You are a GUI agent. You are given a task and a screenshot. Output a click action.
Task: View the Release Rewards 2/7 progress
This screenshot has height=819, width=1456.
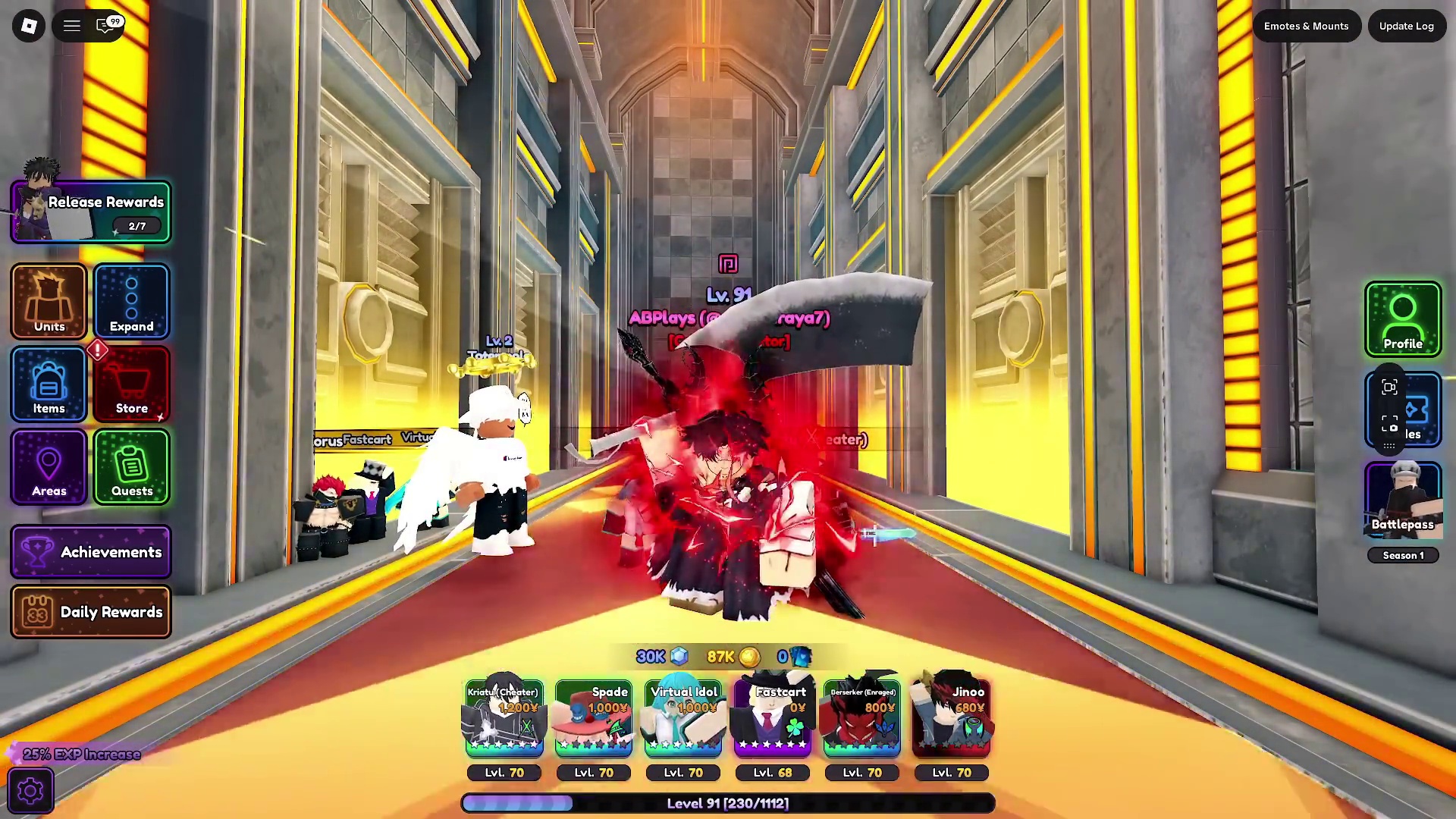[91, 211]
